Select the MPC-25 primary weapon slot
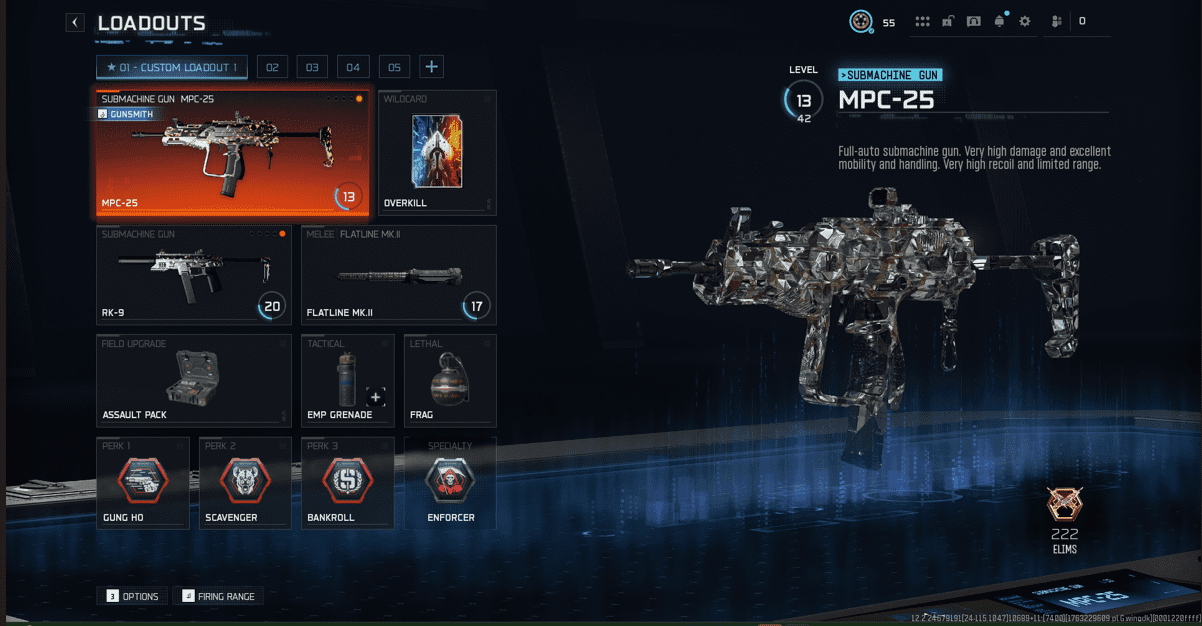This screenshot has width=1202, height=626. click(x=231, y=152)
